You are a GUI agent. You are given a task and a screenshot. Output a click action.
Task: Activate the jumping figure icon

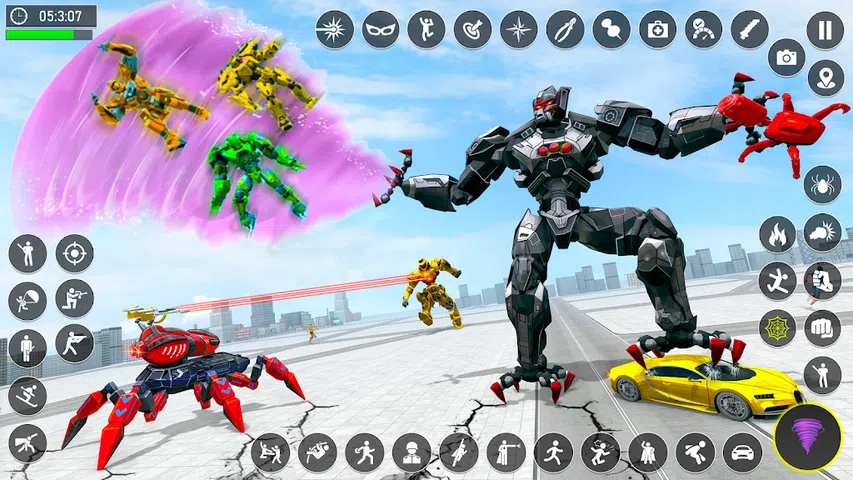point(426,30)
